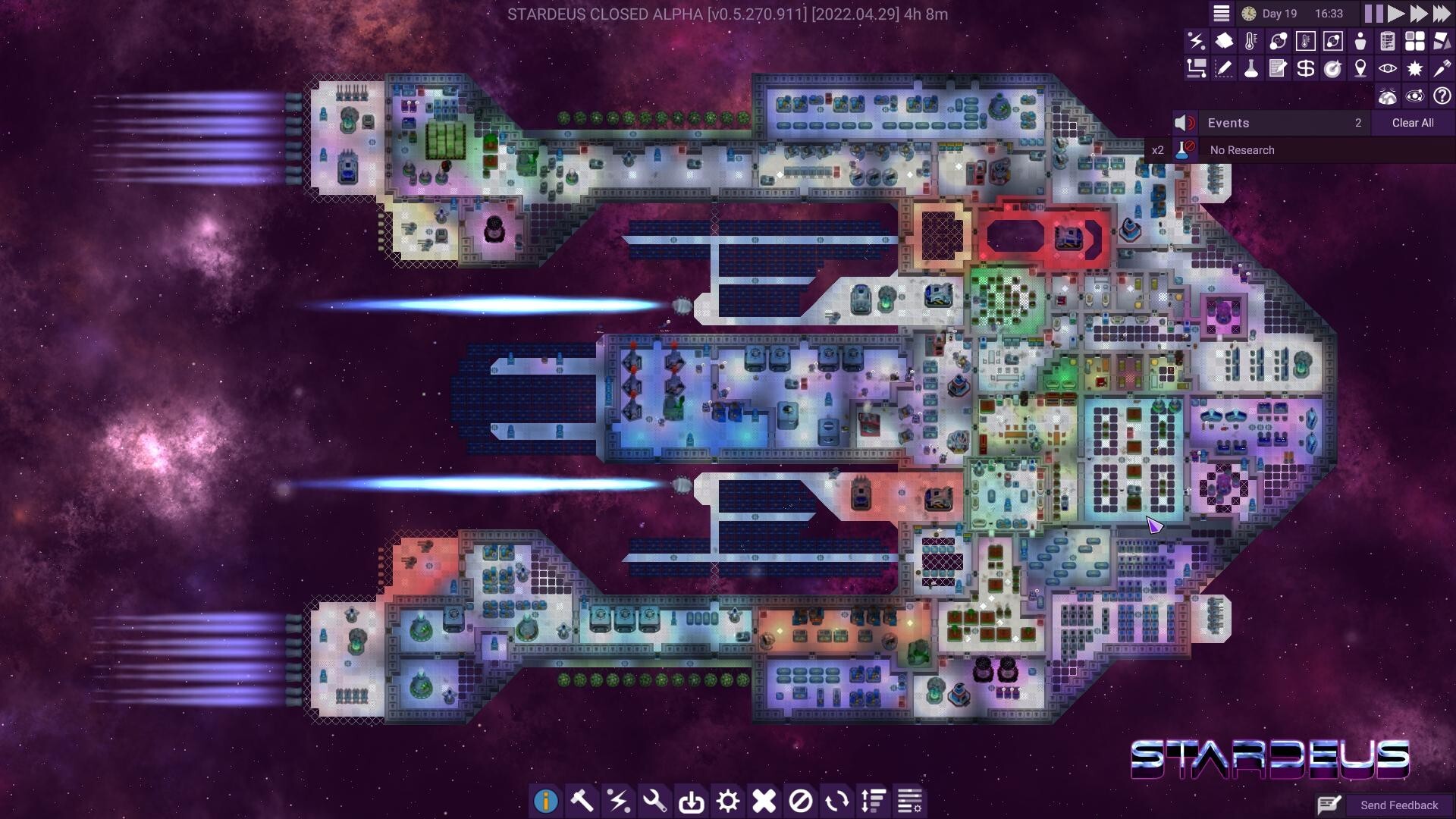This screenshot has height=819, width=1456.
Task: Open the Research flask overlay
Action: click(x=1252, y=69)
